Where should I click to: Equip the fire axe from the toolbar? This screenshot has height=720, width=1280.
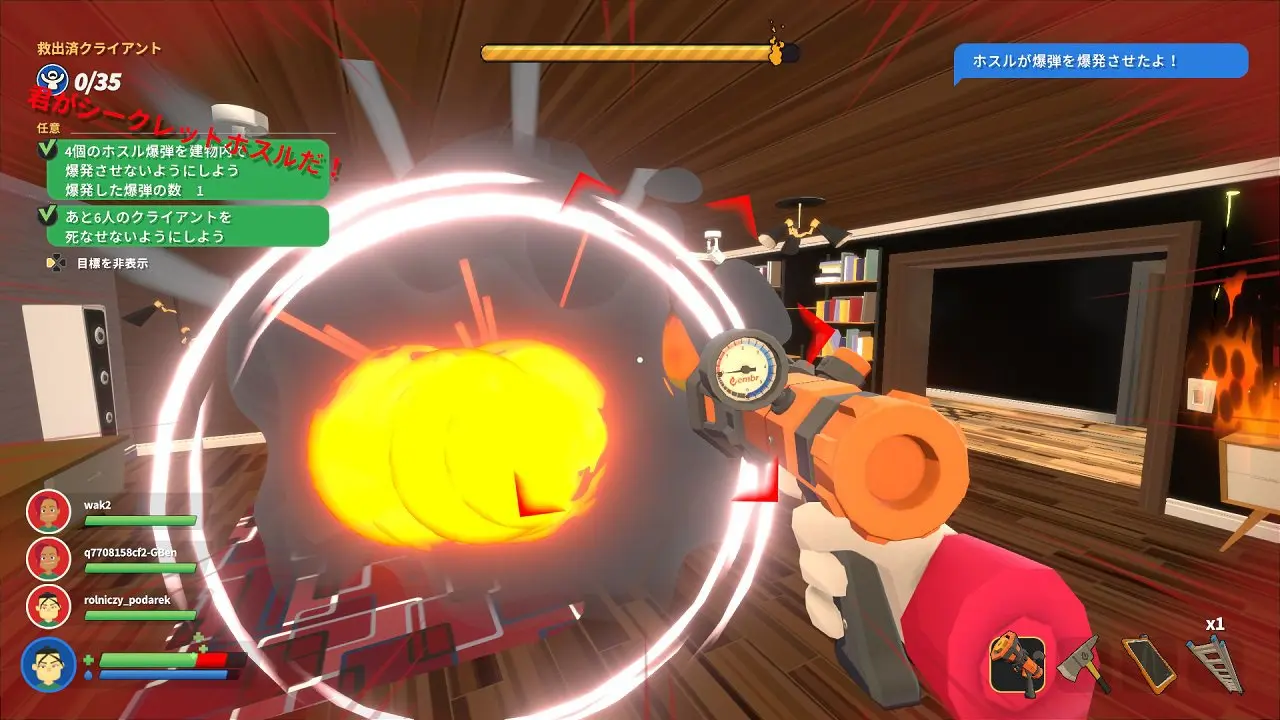pyautogui.click(x=1083, y=662)
